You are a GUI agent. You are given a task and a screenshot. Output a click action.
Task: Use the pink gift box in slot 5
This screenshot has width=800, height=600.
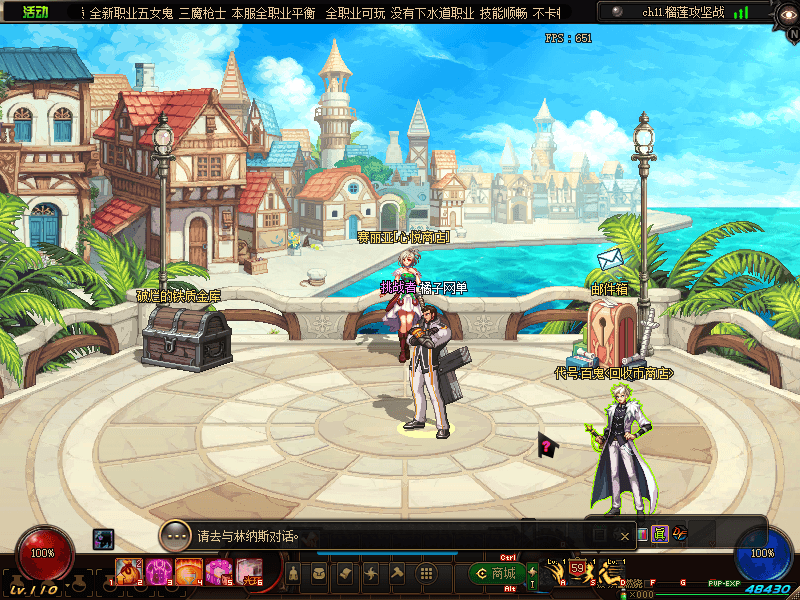219,572
